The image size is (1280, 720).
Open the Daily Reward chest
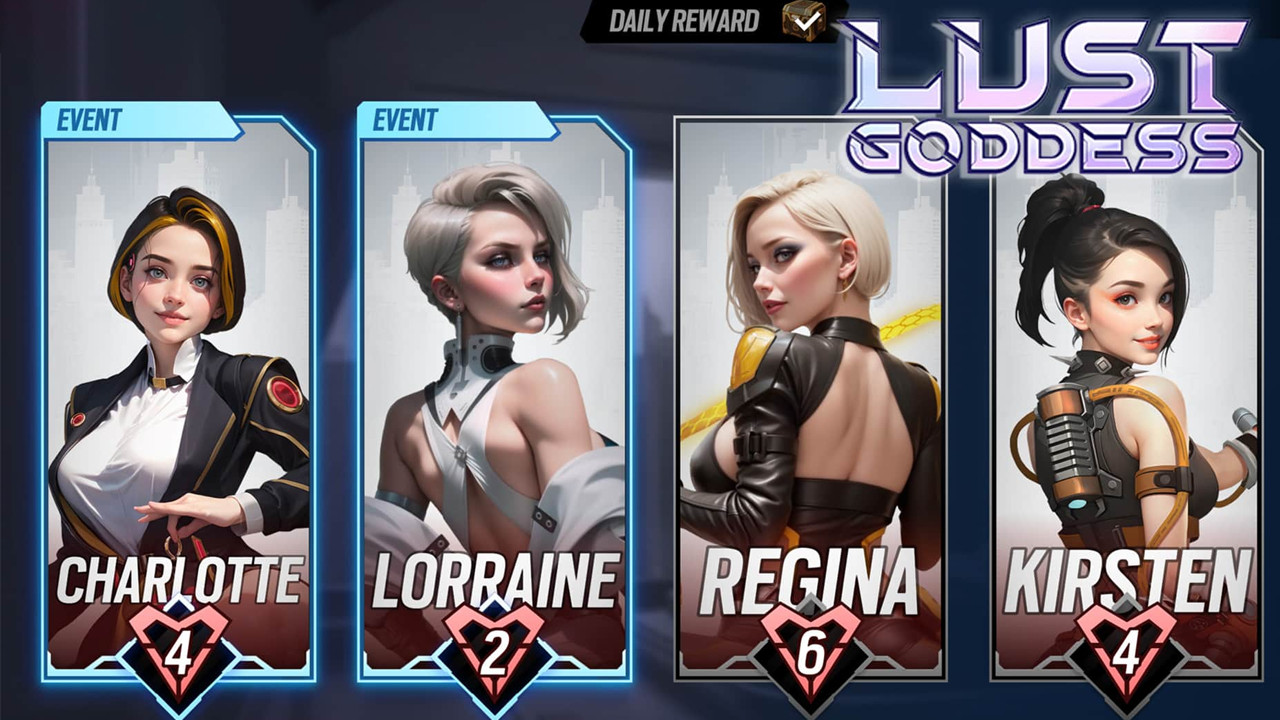click(803, 19)
